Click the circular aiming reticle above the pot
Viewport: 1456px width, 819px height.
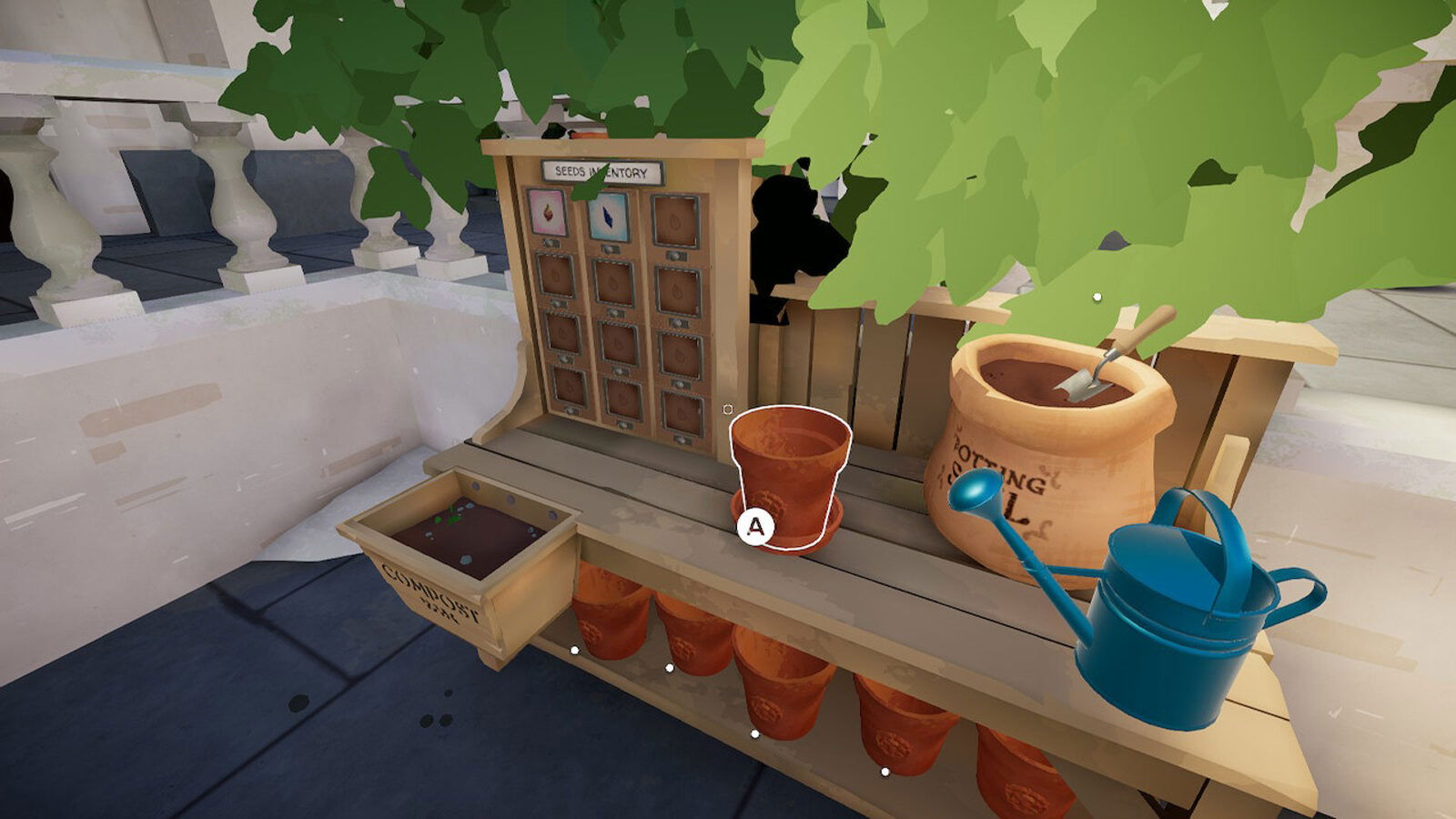[x=727, y=409]
